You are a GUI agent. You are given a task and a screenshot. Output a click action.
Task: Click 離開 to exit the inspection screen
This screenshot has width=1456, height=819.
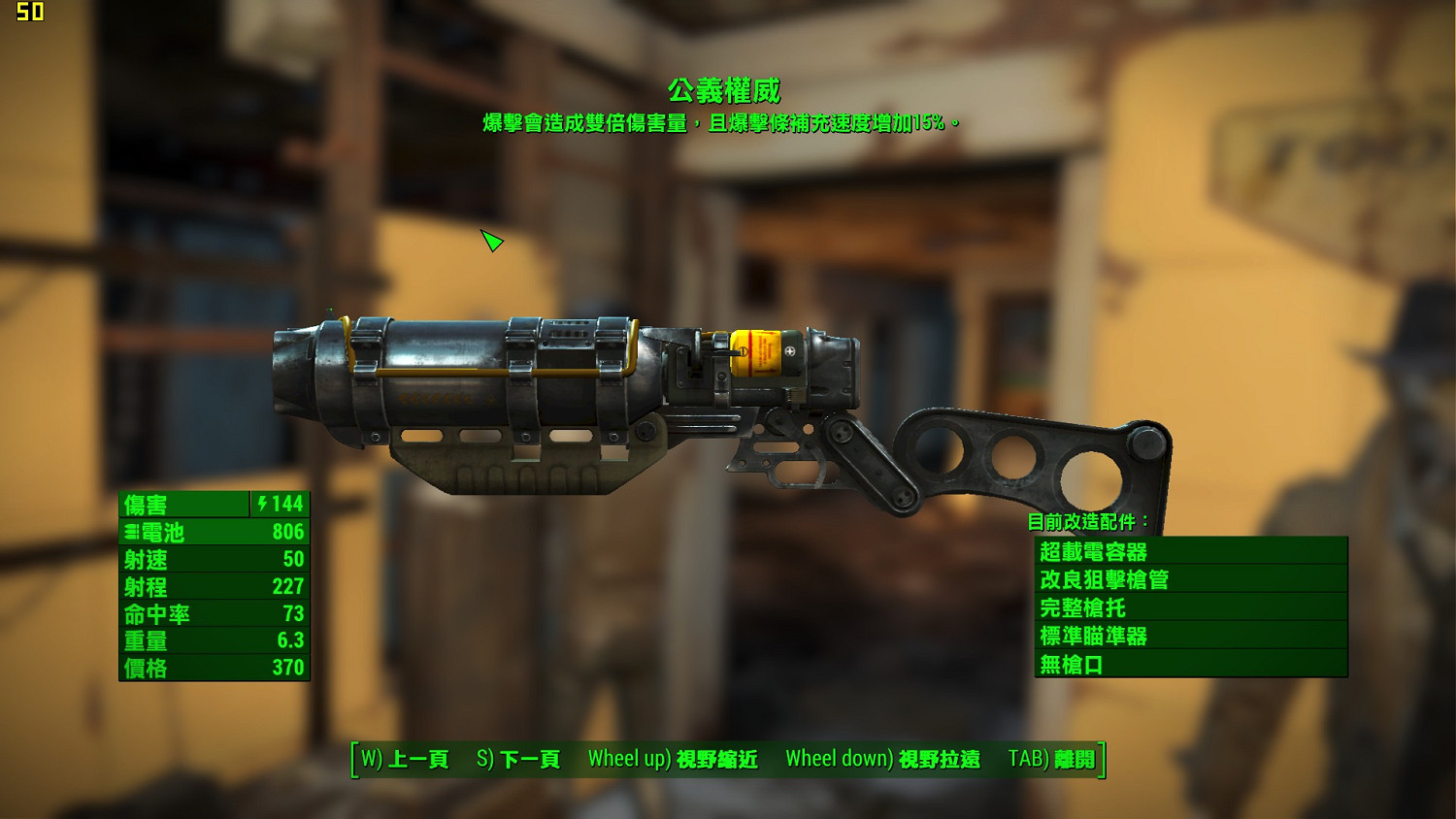(1074, 760)
